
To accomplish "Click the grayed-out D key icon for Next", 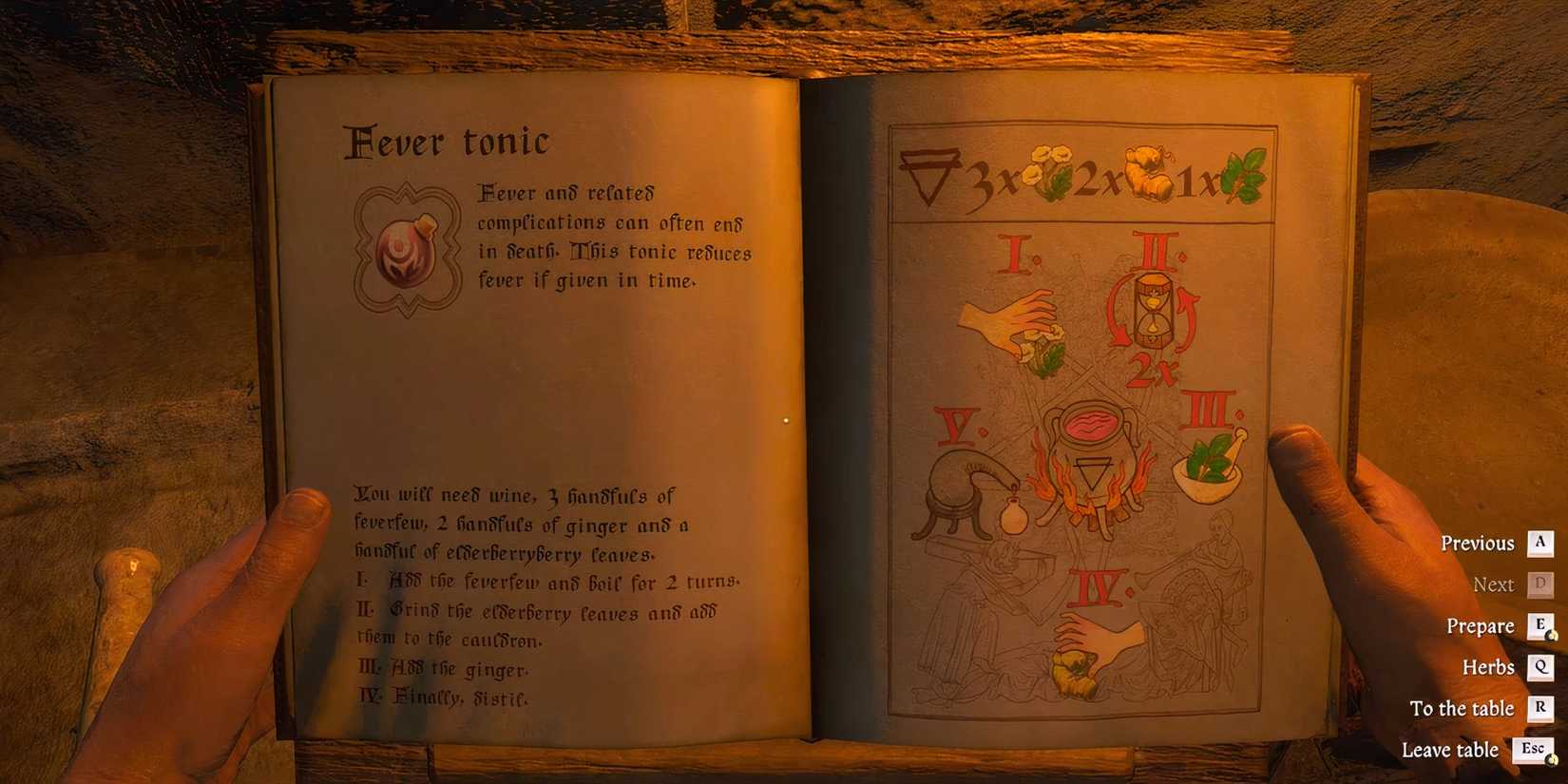I will (1540, 584).
